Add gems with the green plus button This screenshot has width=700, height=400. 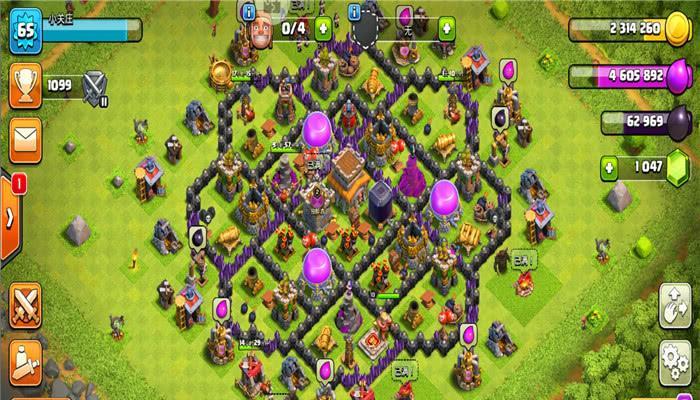[608, 165]
